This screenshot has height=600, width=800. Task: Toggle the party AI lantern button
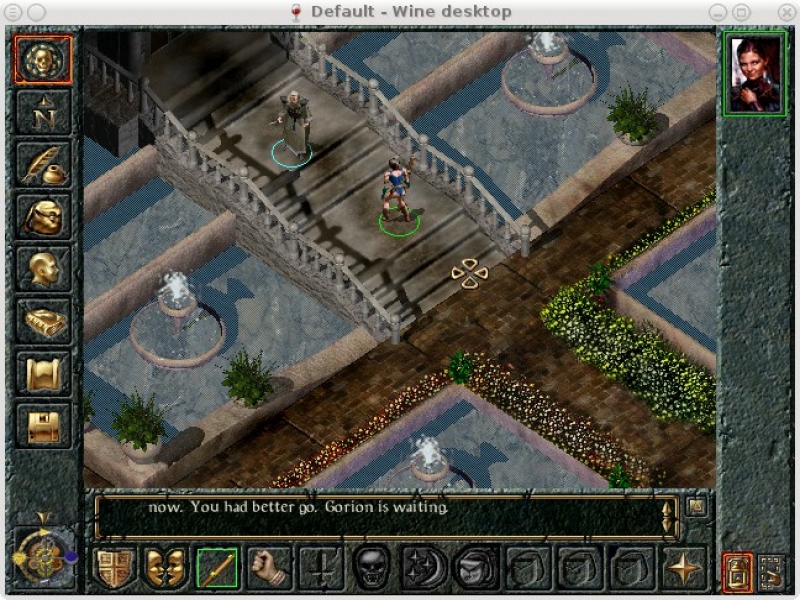coord(737,571)
